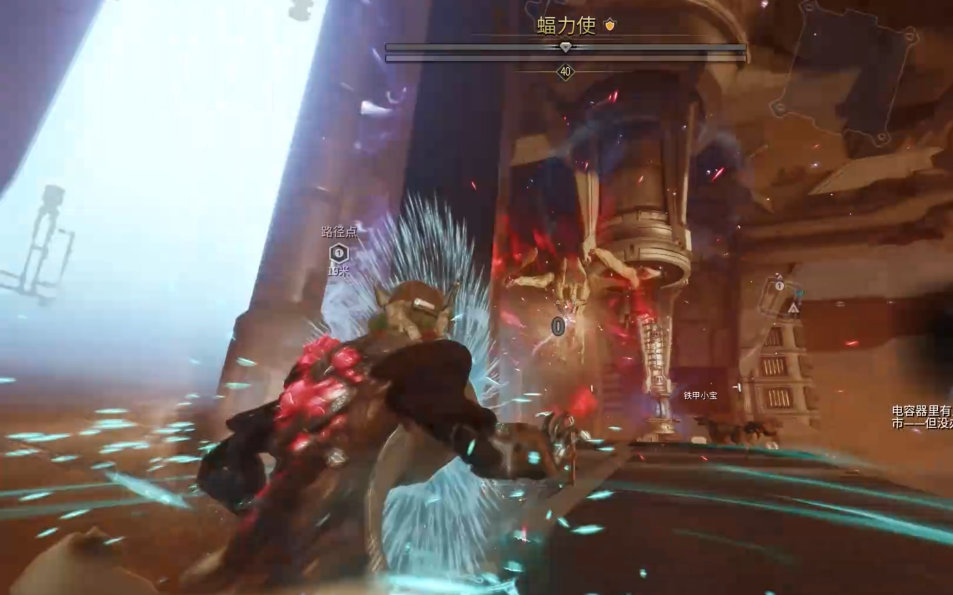Click the 铁甲小宝 companion name label
The image size is (953, 595).
point(700,396)
